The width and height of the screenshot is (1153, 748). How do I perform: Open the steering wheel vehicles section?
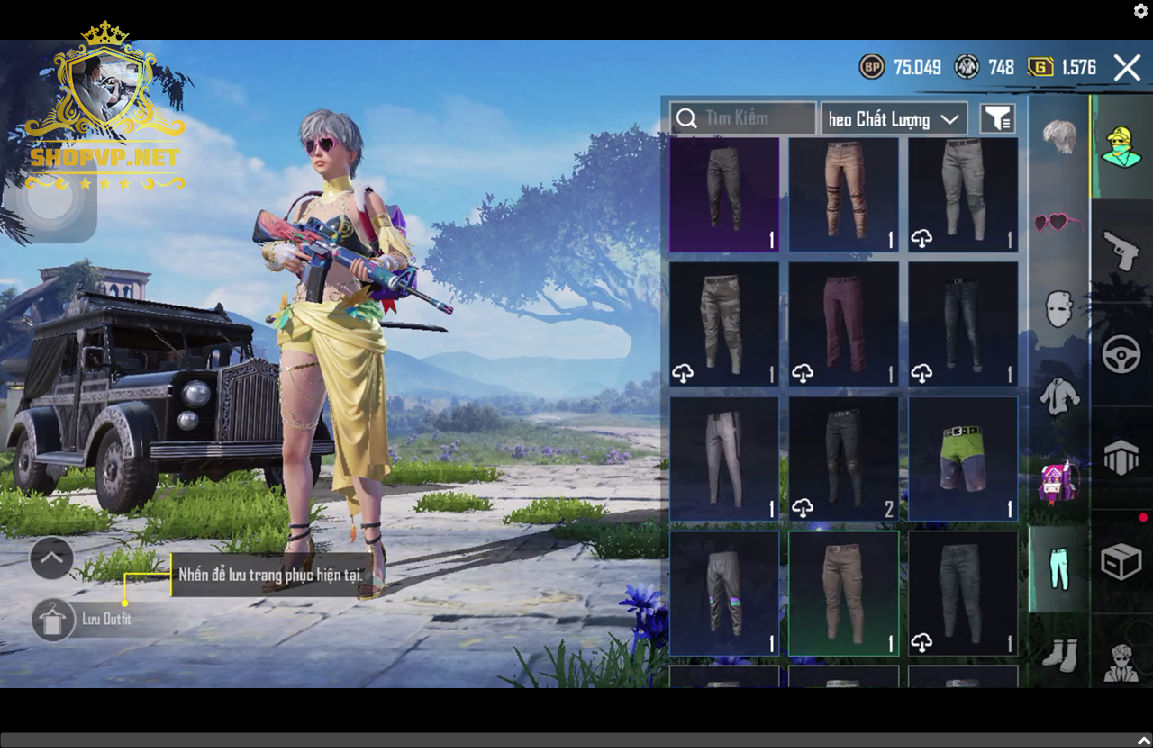click(x=1121, y=355)
